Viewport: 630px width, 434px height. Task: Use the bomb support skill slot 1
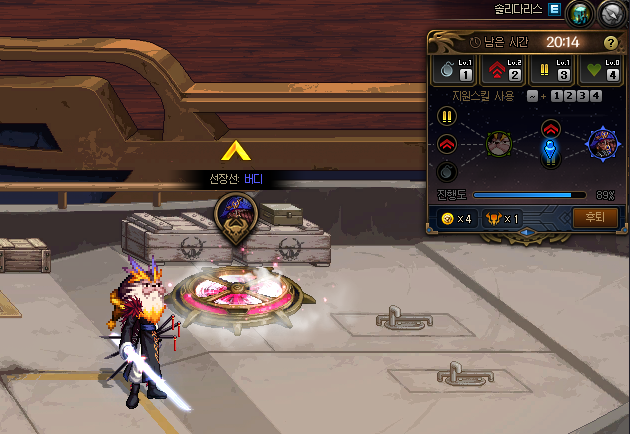pyautogui.click(x=455, y=69)
